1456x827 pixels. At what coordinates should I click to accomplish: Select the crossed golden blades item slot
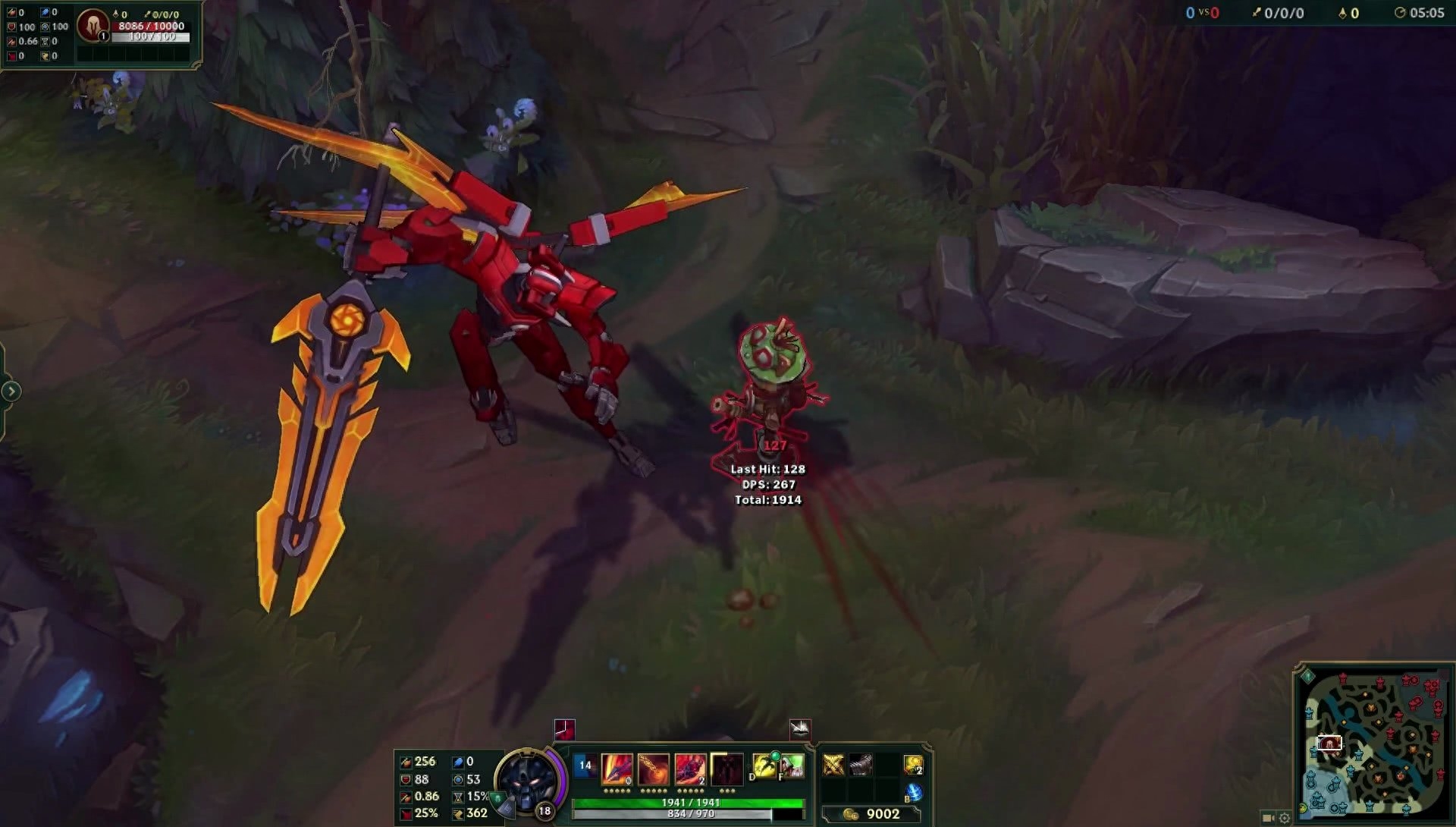tap(833, 765)
